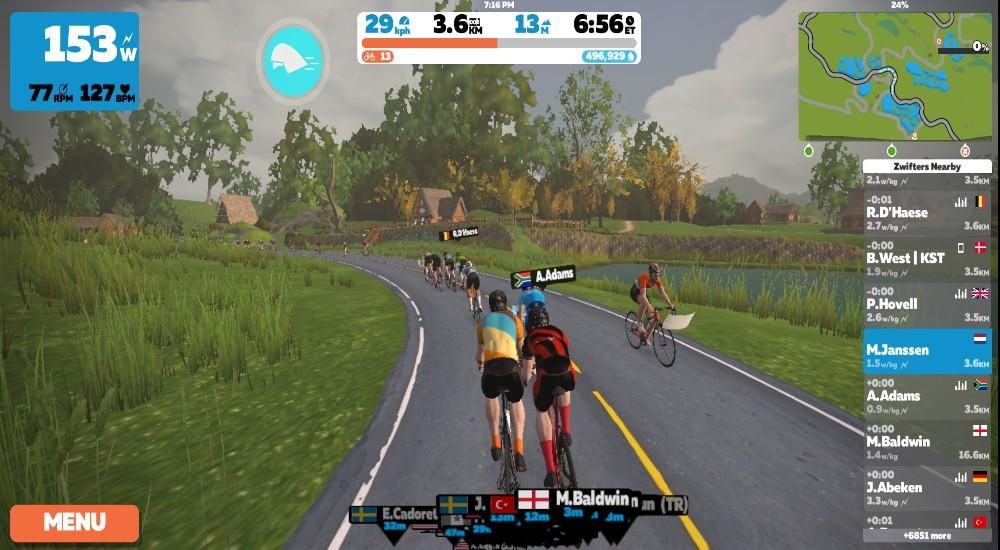Select R.D'Haese in Zwifters Nearby
This screenshot has width=1000, height=550.
927,213
